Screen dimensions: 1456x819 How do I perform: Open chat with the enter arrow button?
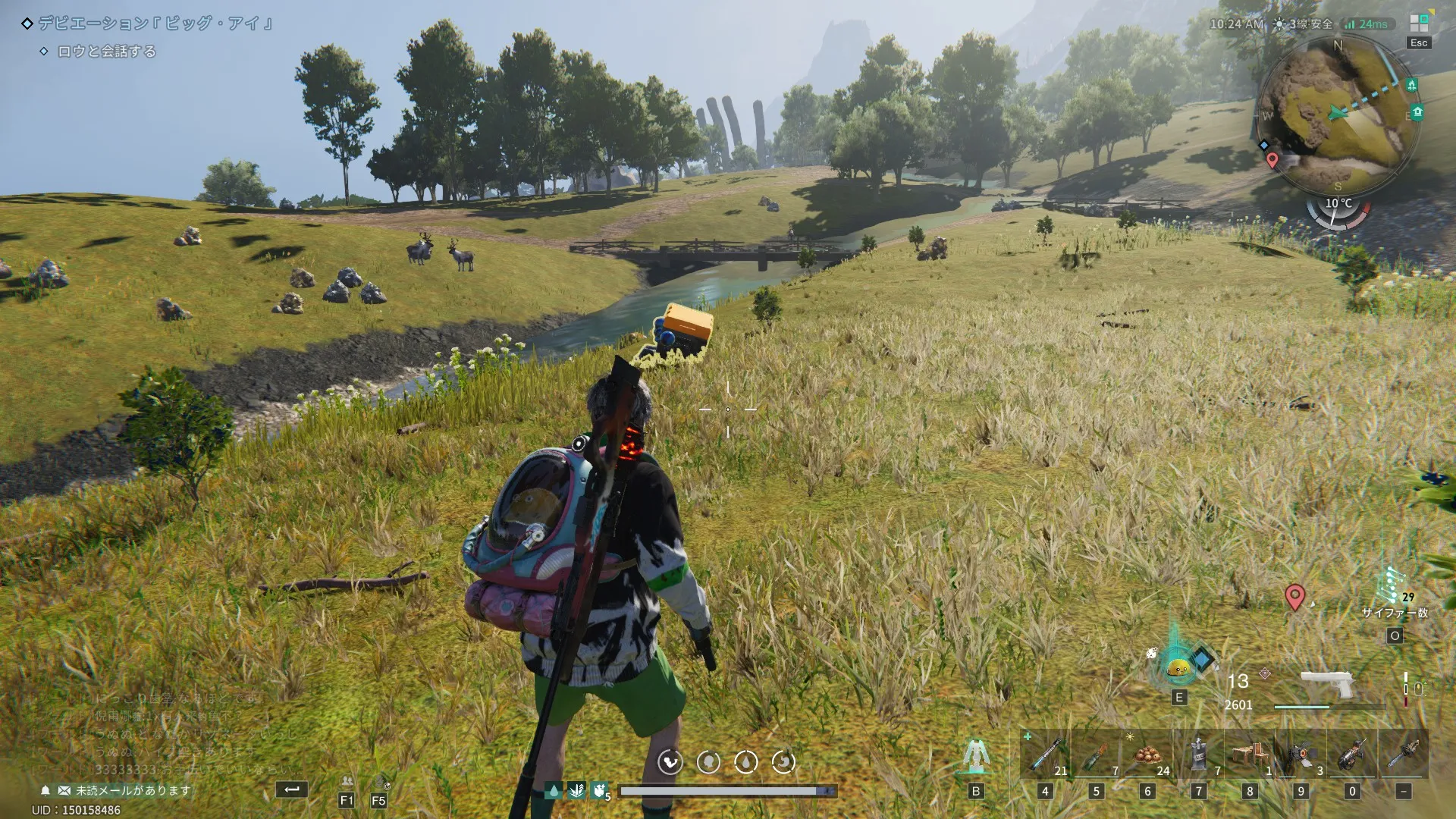point(291,789)
